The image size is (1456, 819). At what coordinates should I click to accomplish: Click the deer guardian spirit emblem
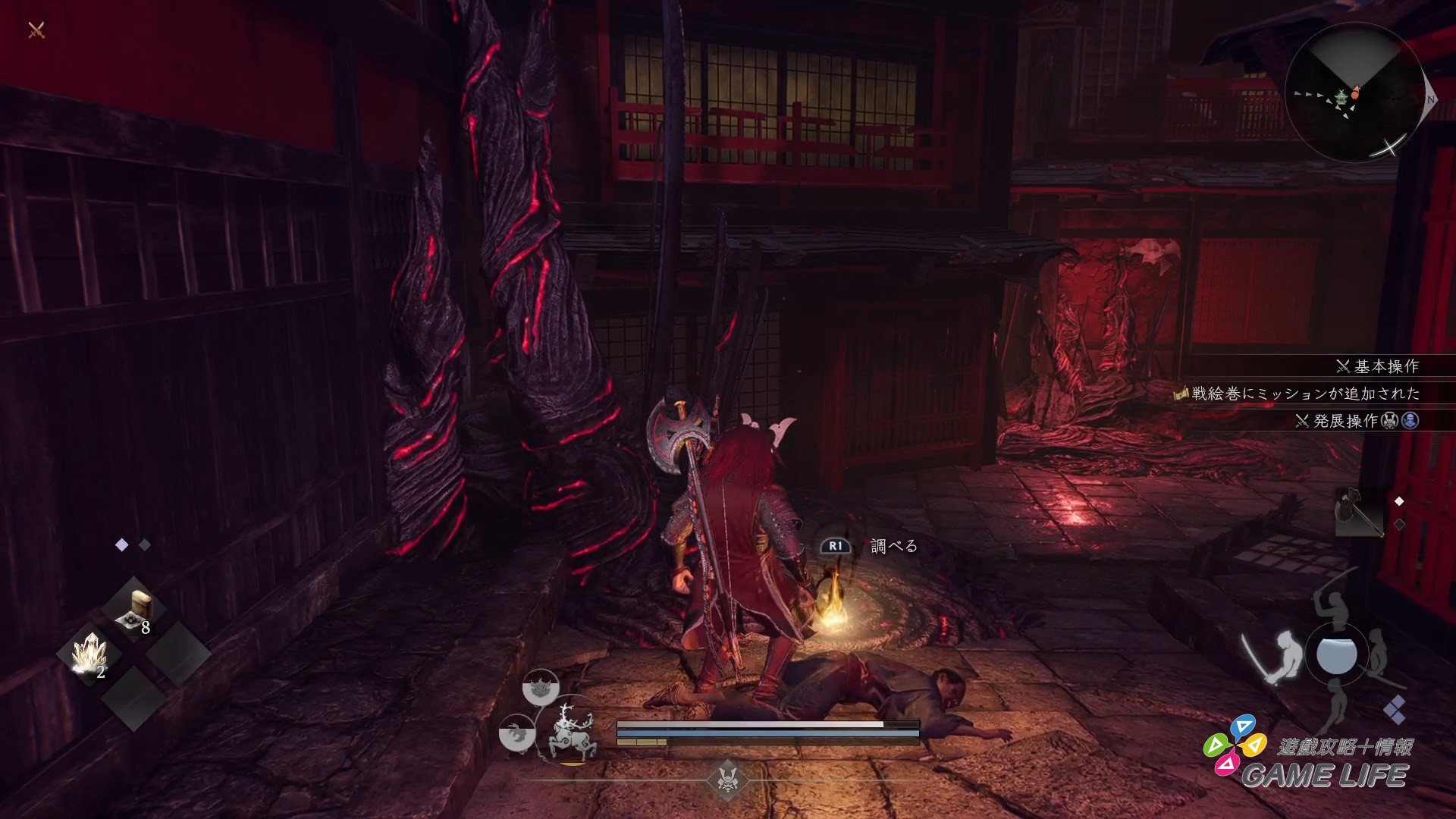571,734
